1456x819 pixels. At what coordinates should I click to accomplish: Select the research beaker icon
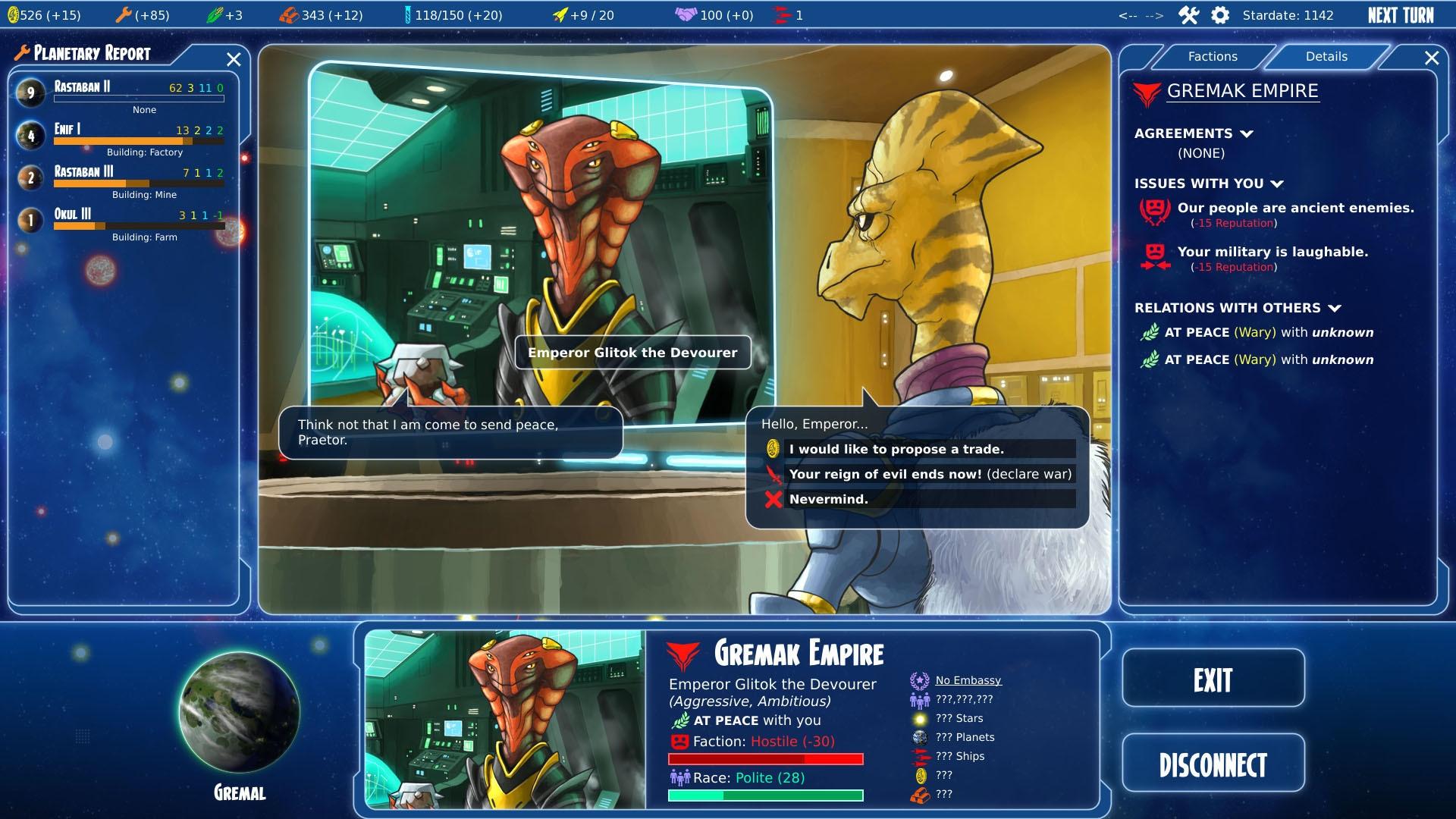click(x=409, y=13)
